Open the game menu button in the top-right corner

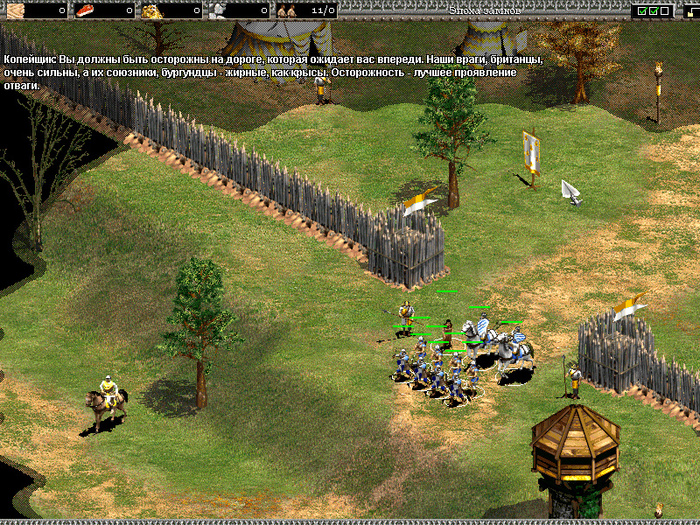tap(692, 10)
